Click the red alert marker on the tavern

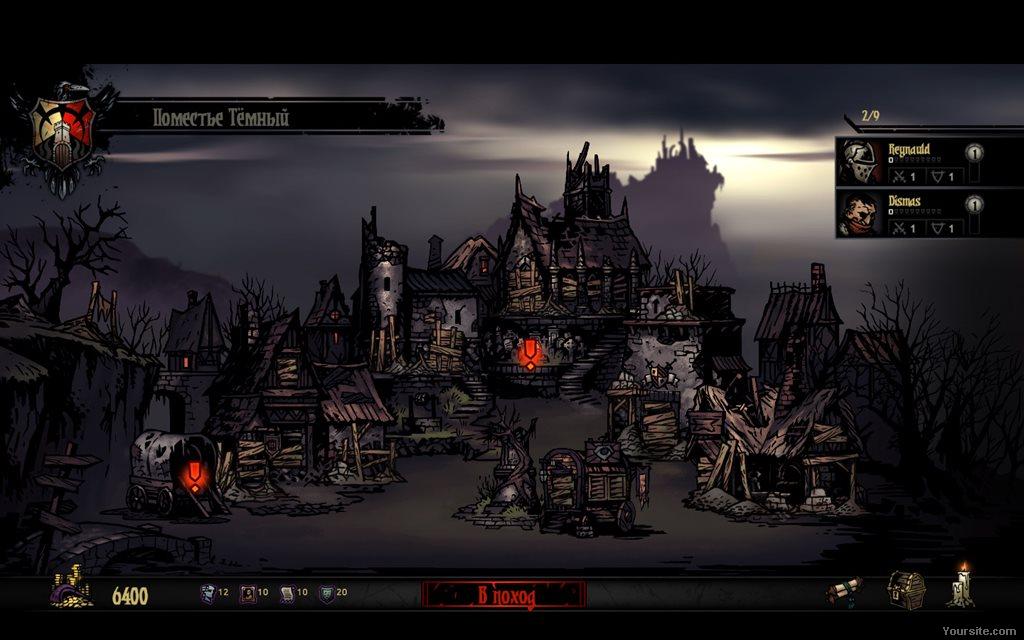529,354
